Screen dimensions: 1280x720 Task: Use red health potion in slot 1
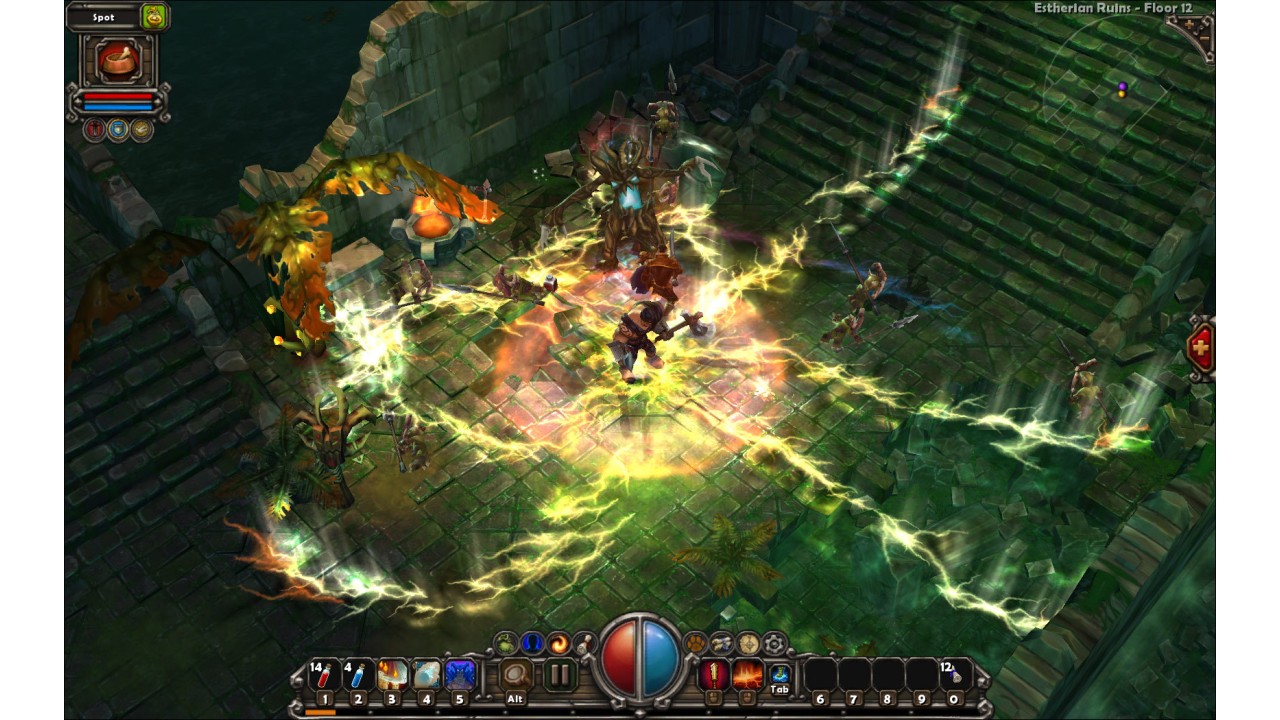coord(323,675)
